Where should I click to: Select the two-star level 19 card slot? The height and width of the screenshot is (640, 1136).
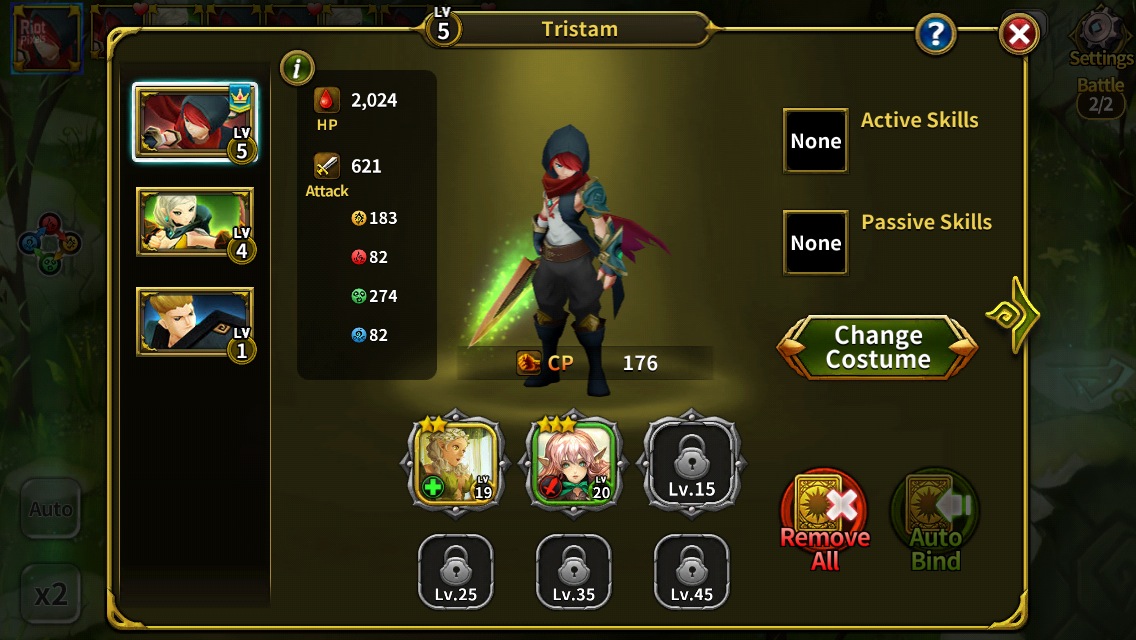pos(456,463)
